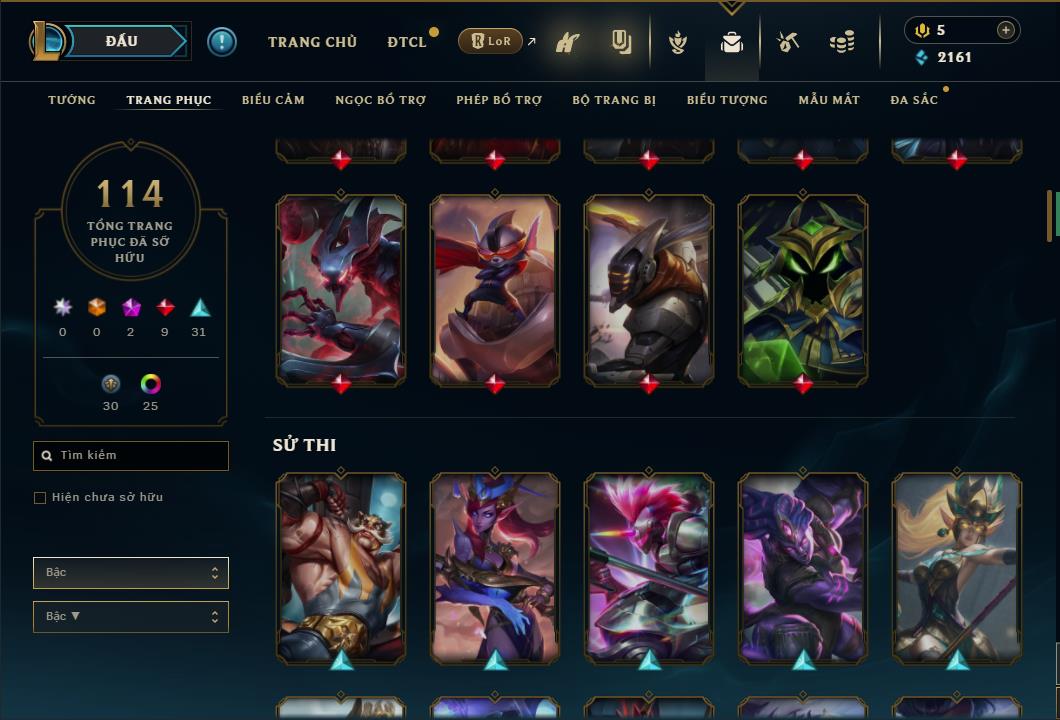This screenshot has width=1060, height=720.
Task: Open the MẪU MẮT tab
Action: tap(829, 100)
